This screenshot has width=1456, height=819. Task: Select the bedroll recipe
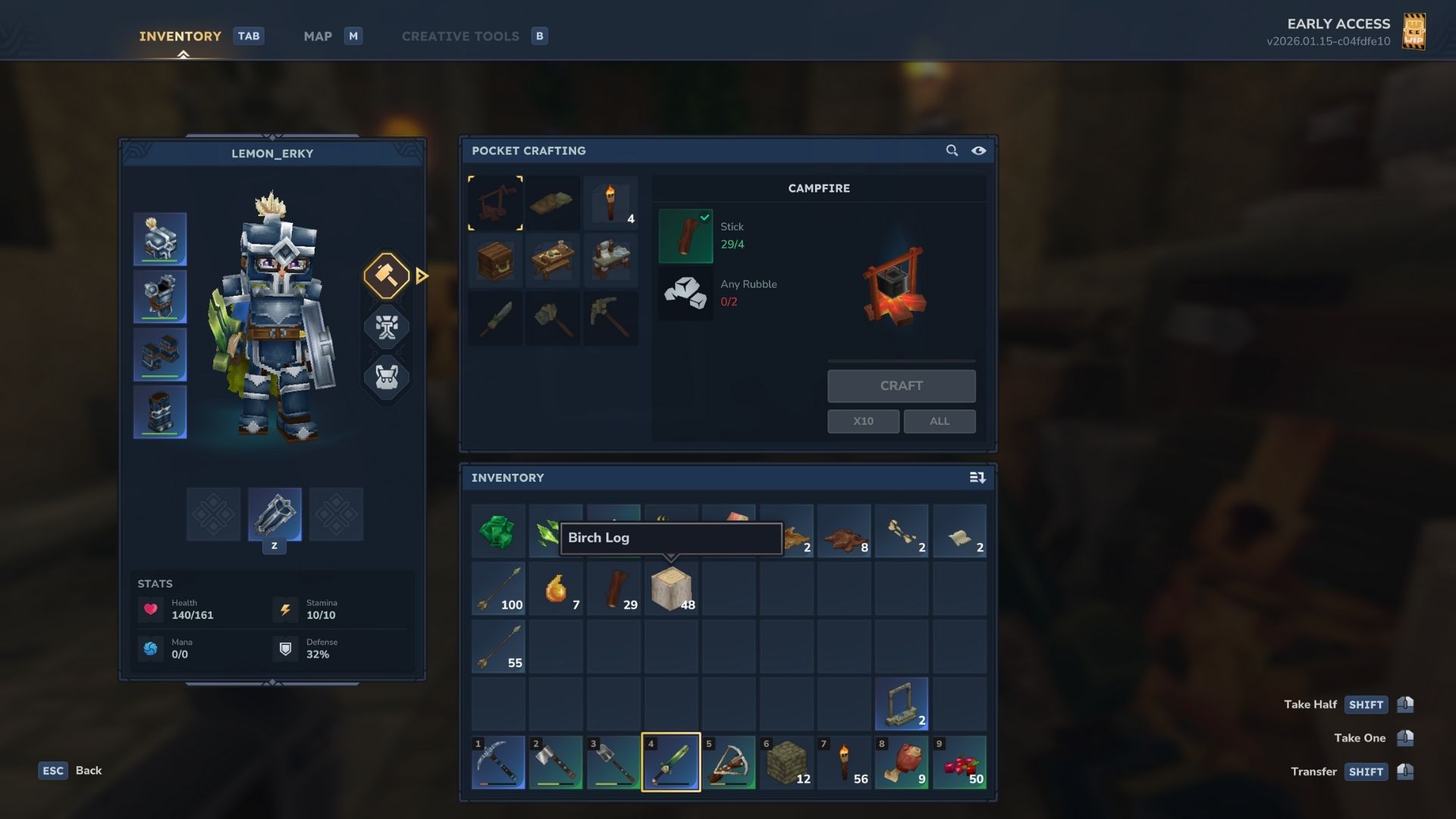coord(554,202)
